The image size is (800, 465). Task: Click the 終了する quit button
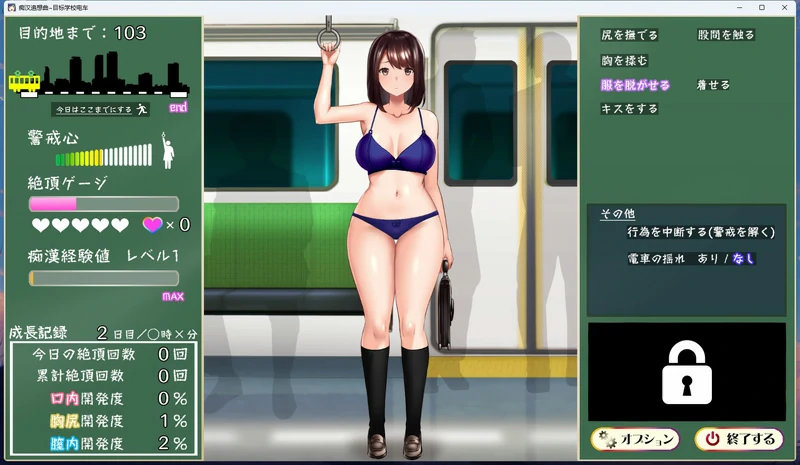(739, 438)
